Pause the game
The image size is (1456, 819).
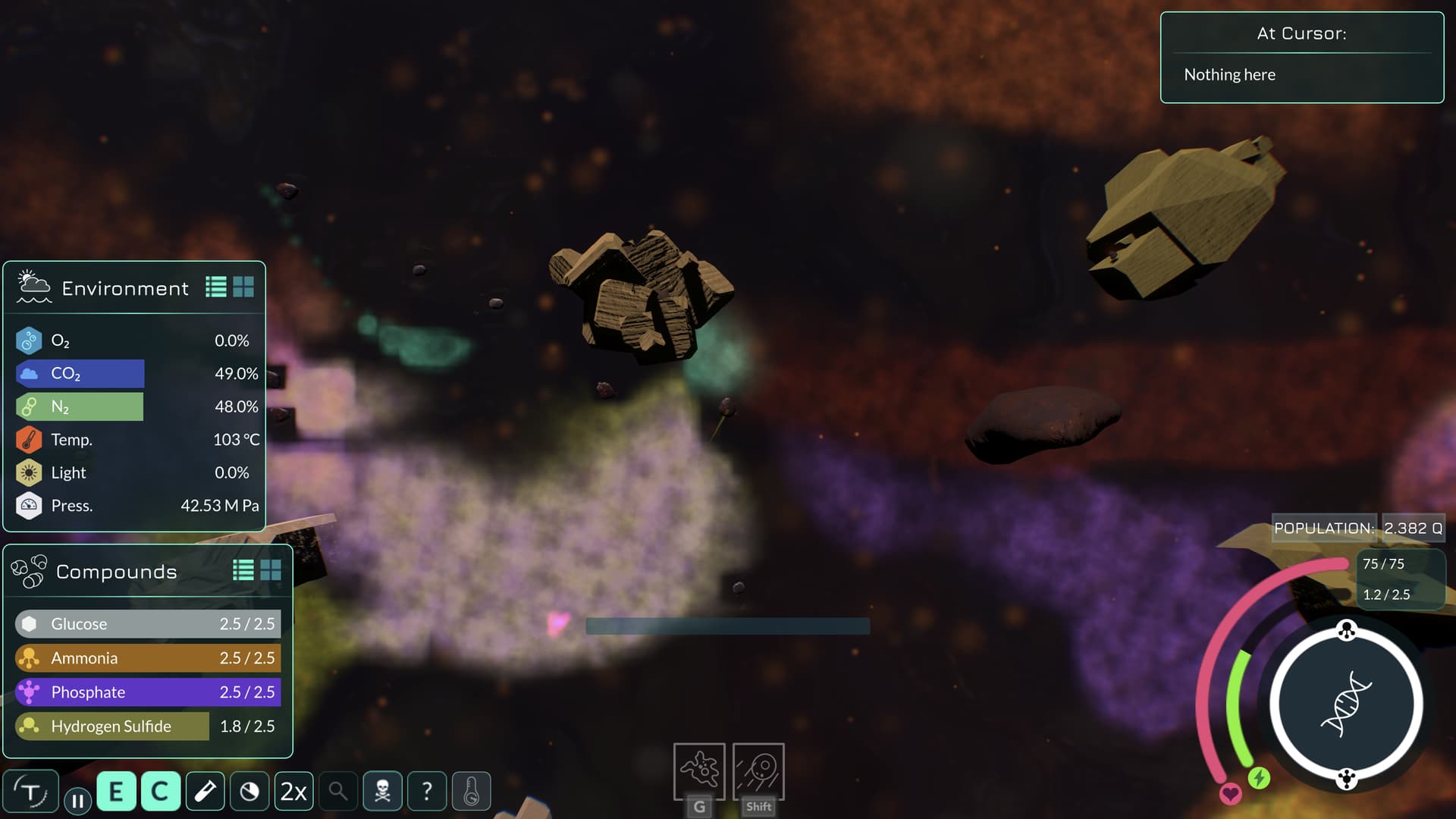(77, 801)
